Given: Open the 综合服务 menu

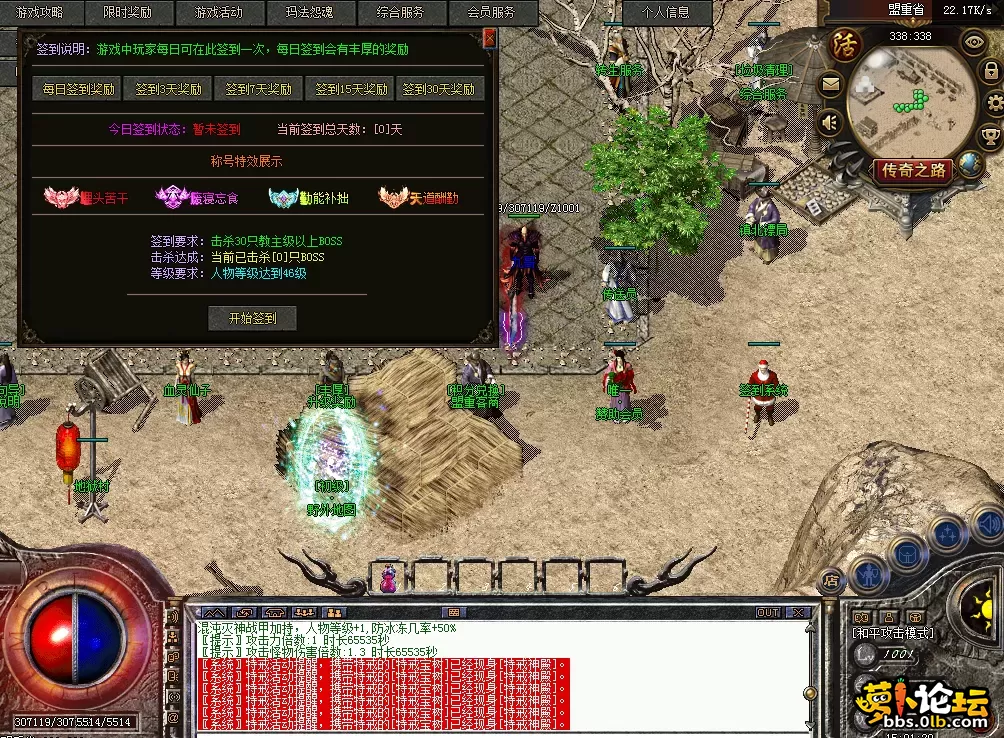Looking at the screenshot, I should pos(401,13).
